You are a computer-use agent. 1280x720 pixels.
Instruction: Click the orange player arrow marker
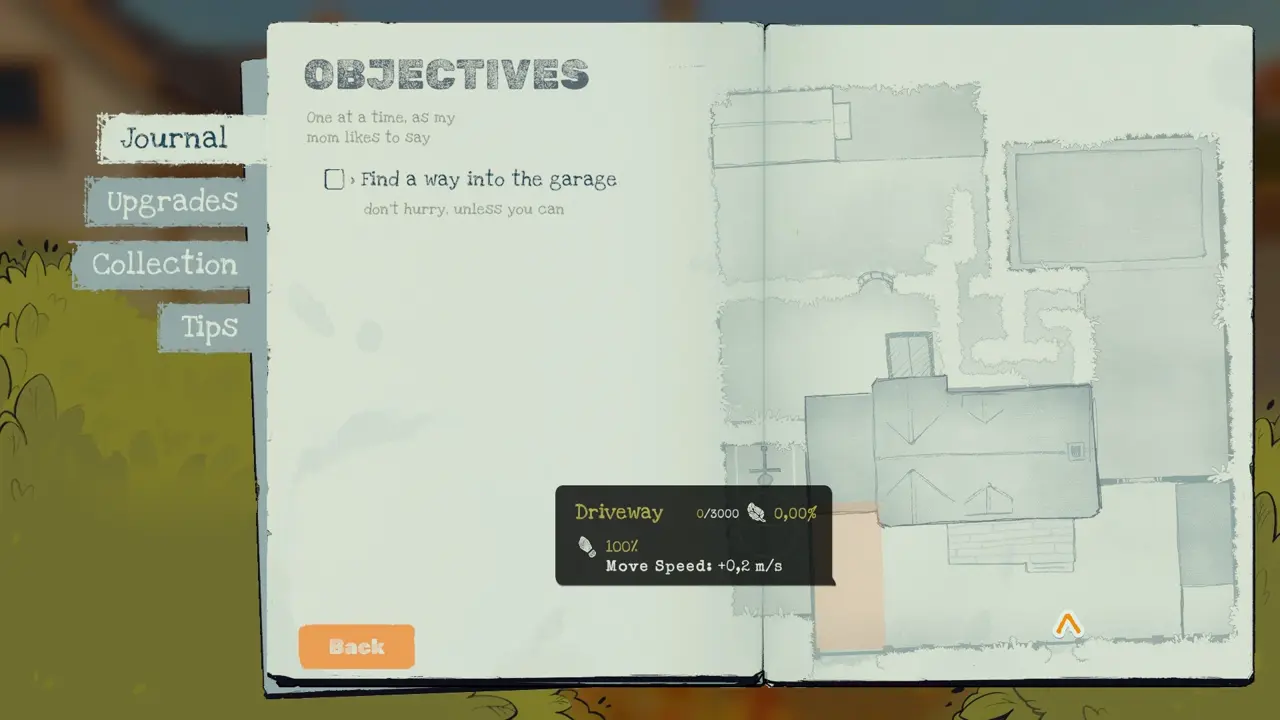pos(1068,626)
